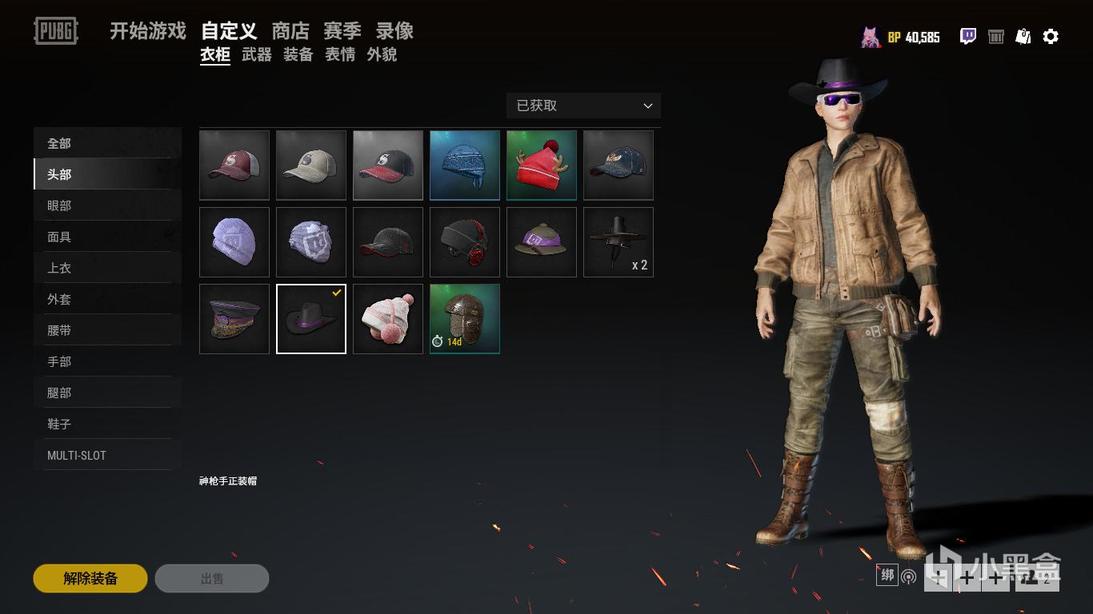This screenshot has height=614, width=1093.
Task: Choose the pink pom-pom knit hat
Action: (388, 319)
